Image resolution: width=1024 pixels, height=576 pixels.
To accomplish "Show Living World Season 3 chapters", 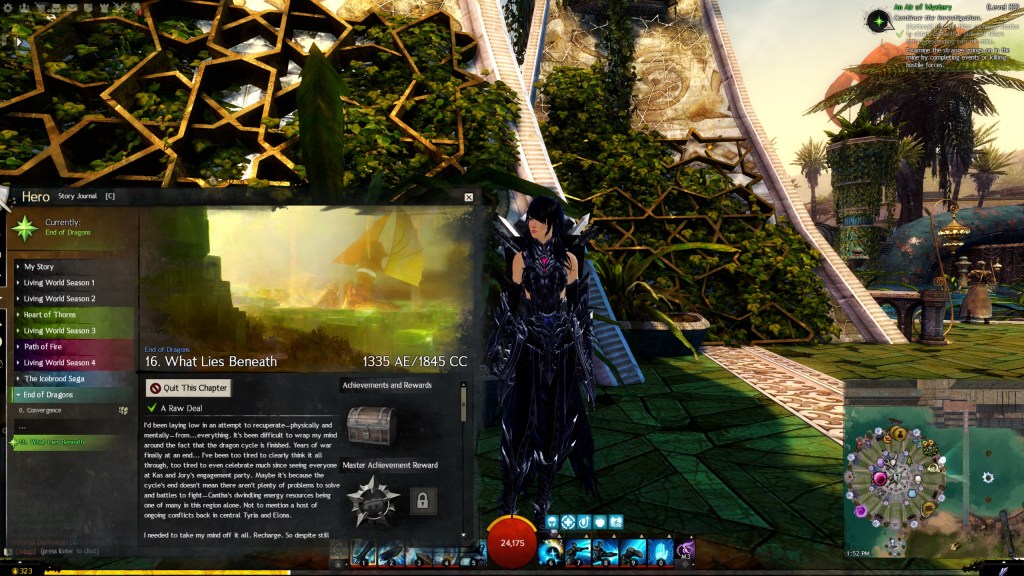I will tap(60, 331).
